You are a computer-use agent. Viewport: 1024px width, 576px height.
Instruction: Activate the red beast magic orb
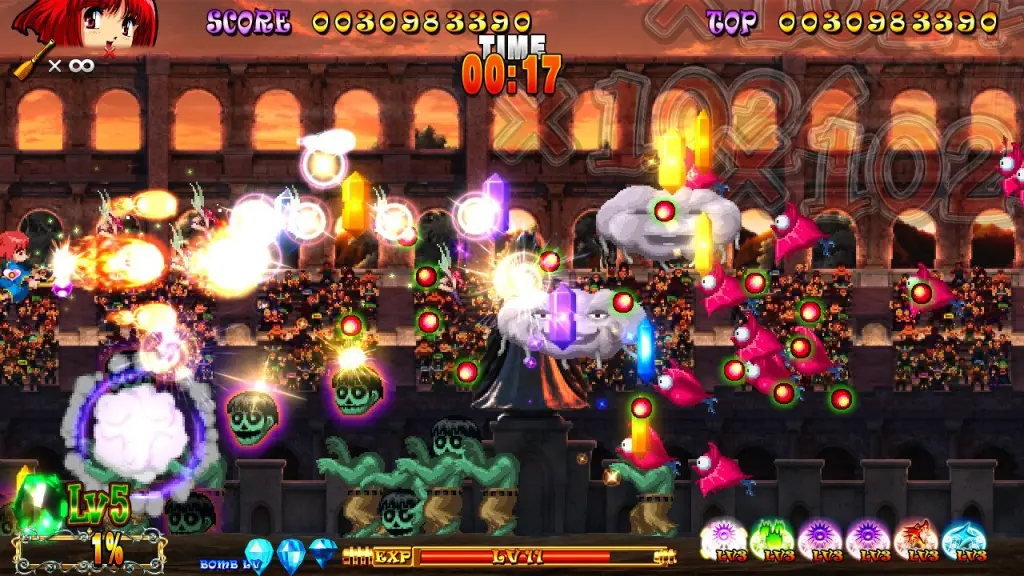pyautogui.click(x=915, y=538)
